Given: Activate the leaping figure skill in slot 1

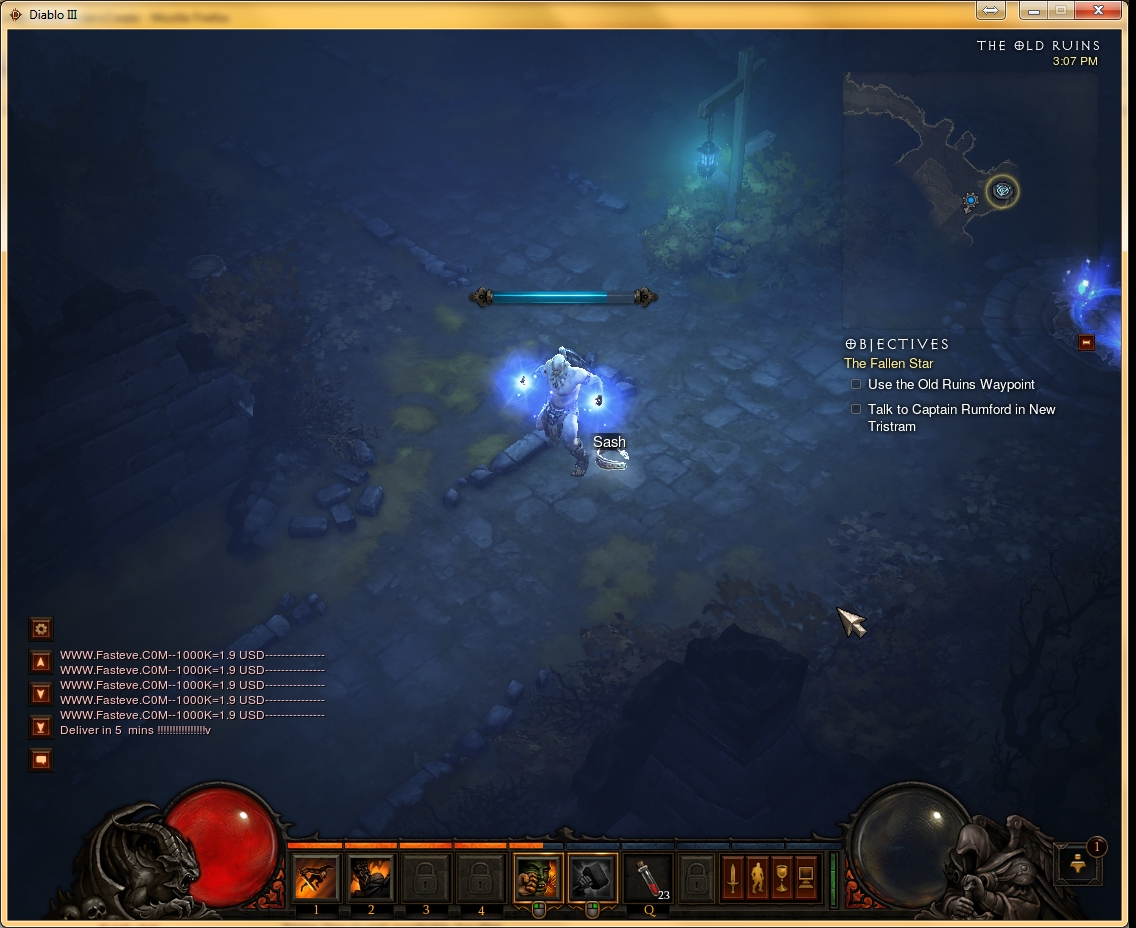Looking at the screenshot, I should point(316,878).
